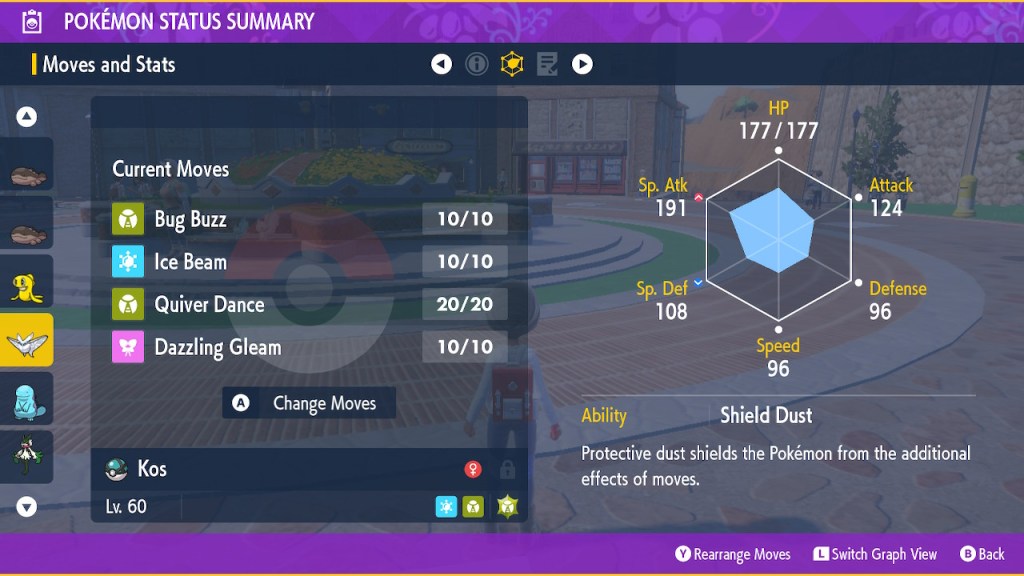
Task: Select the Meowscarada party slot
Action: click(27, 455)
